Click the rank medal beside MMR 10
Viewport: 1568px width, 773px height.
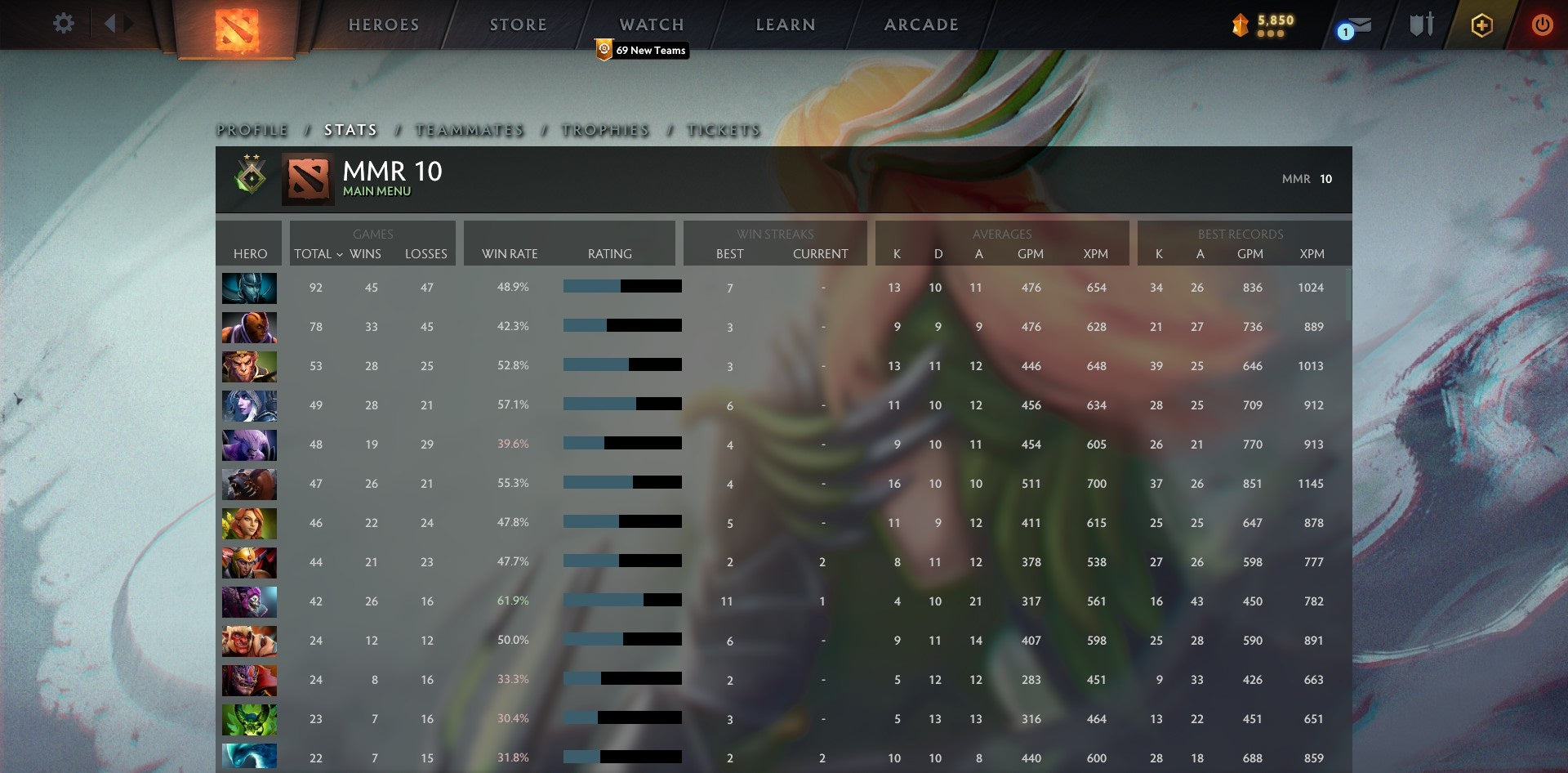coord(249,178)
